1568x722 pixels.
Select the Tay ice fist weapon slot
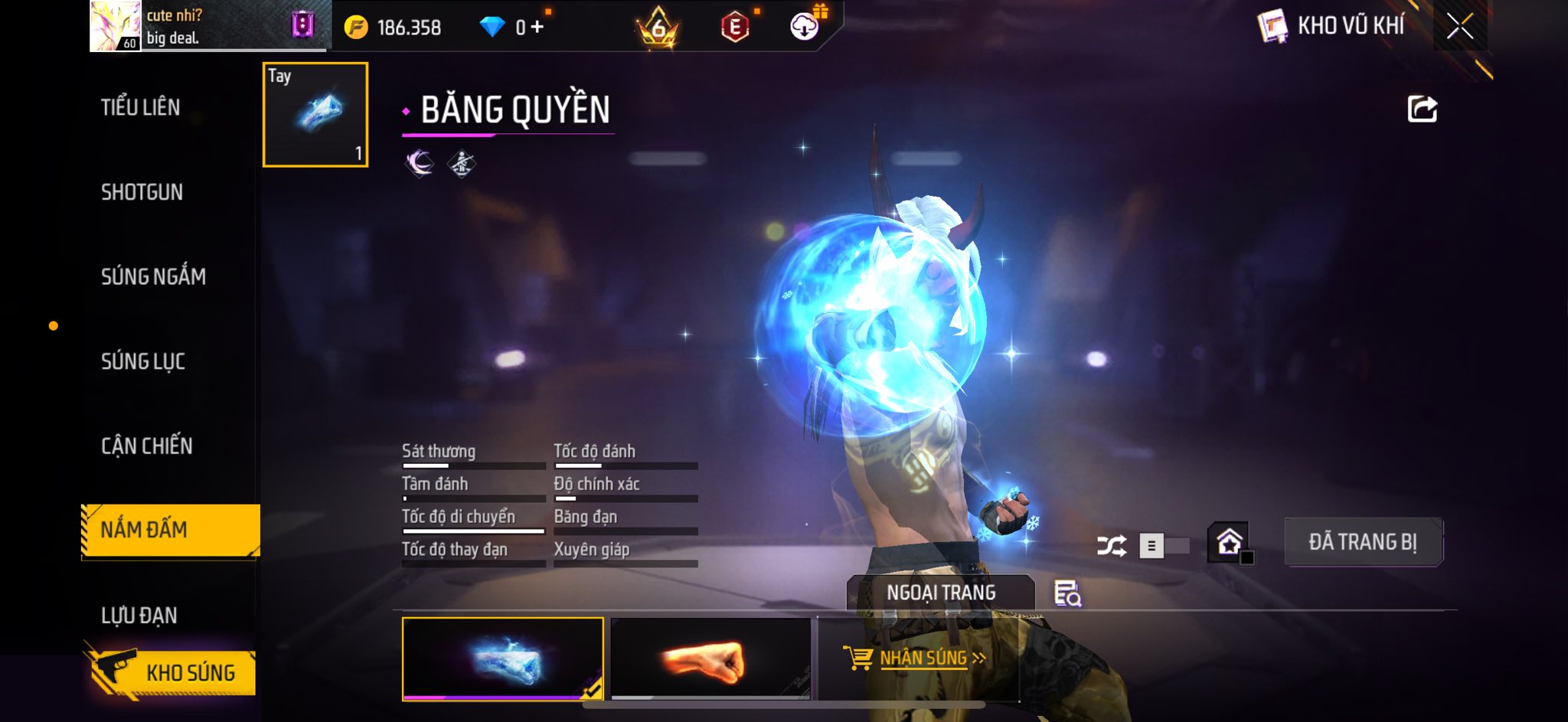pyautogui.click(x=315, y=115)
